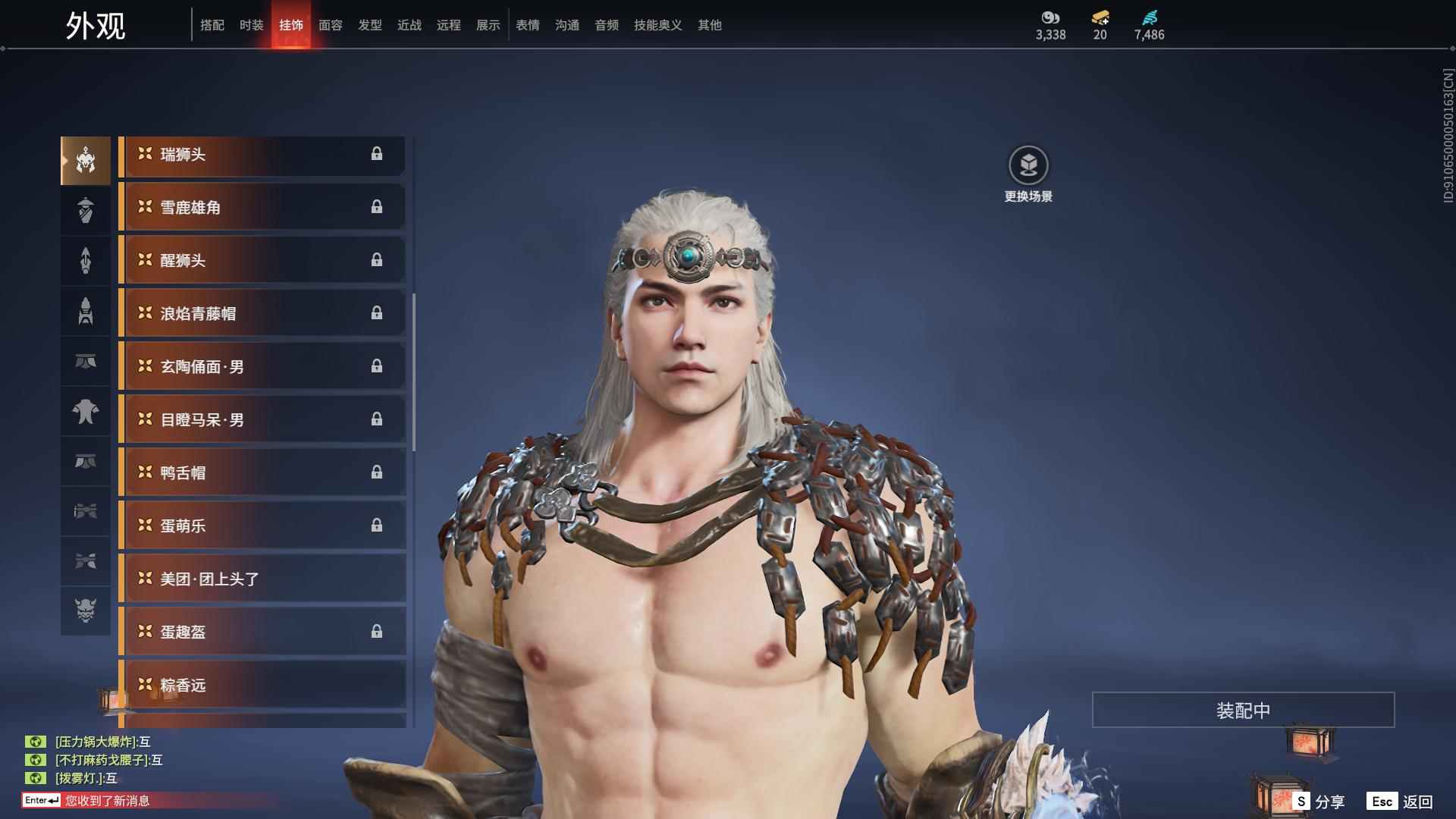Viewport: 1456px width, 819px height.
Task: Choose the 粽香远 accessory
Action: click(262, 686)
